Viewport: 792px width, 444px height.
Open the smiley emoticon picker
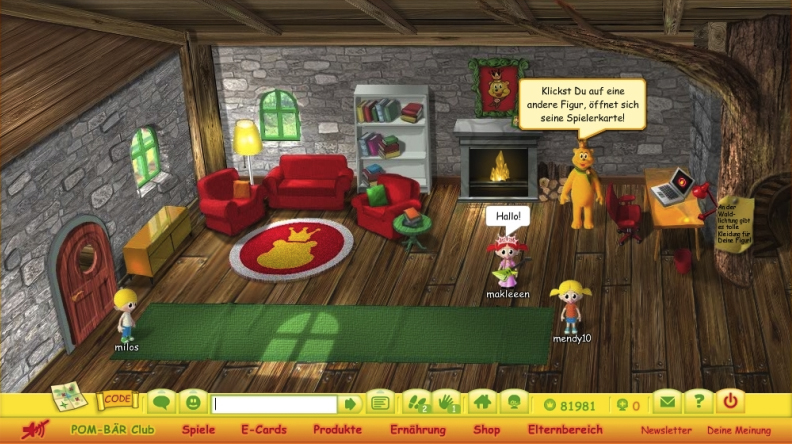click(x=193, y=403)
